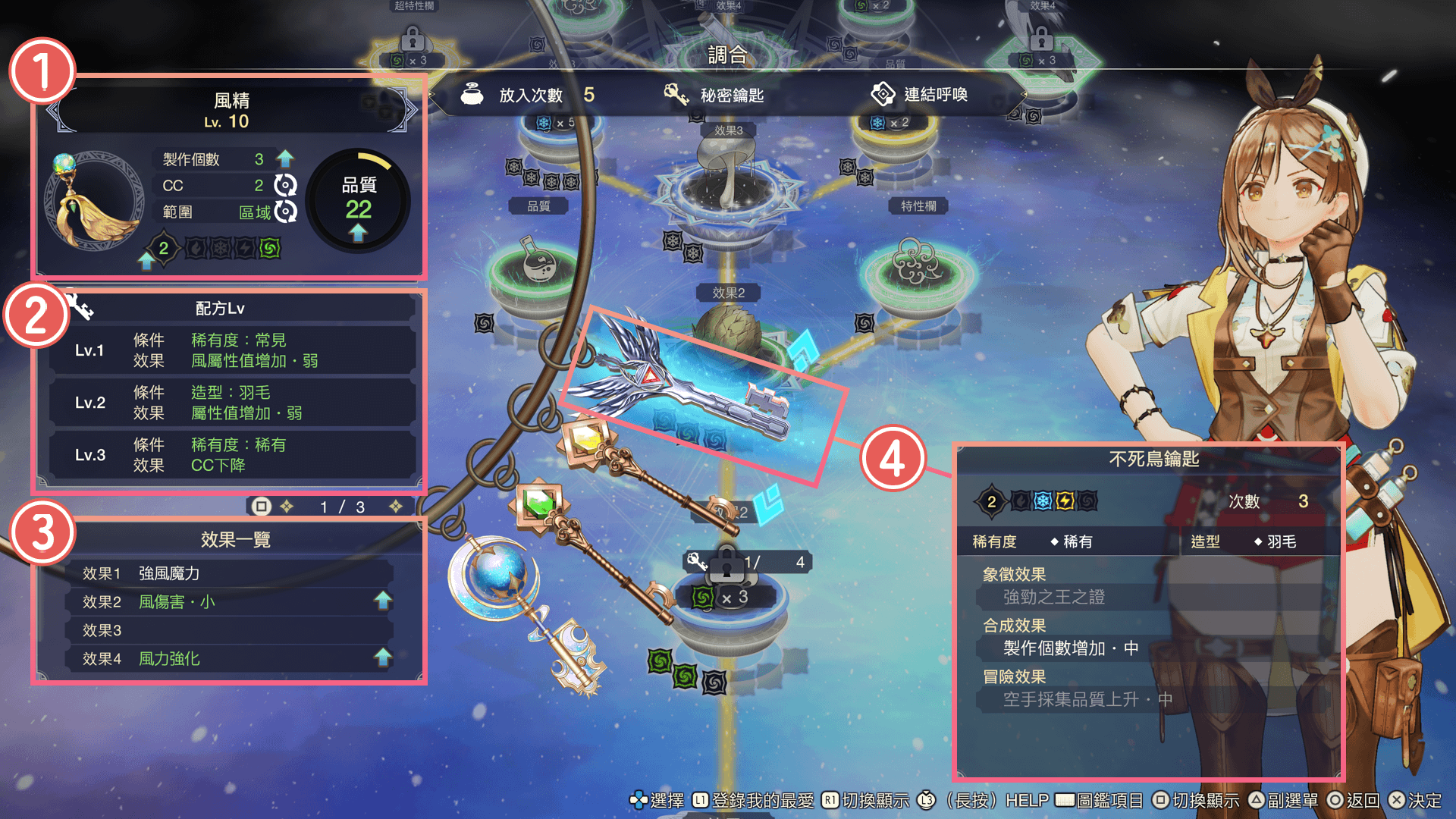Screen dimensions: 1456x819
Task: Click the 風精 item portrait icon
Action: 93,201
